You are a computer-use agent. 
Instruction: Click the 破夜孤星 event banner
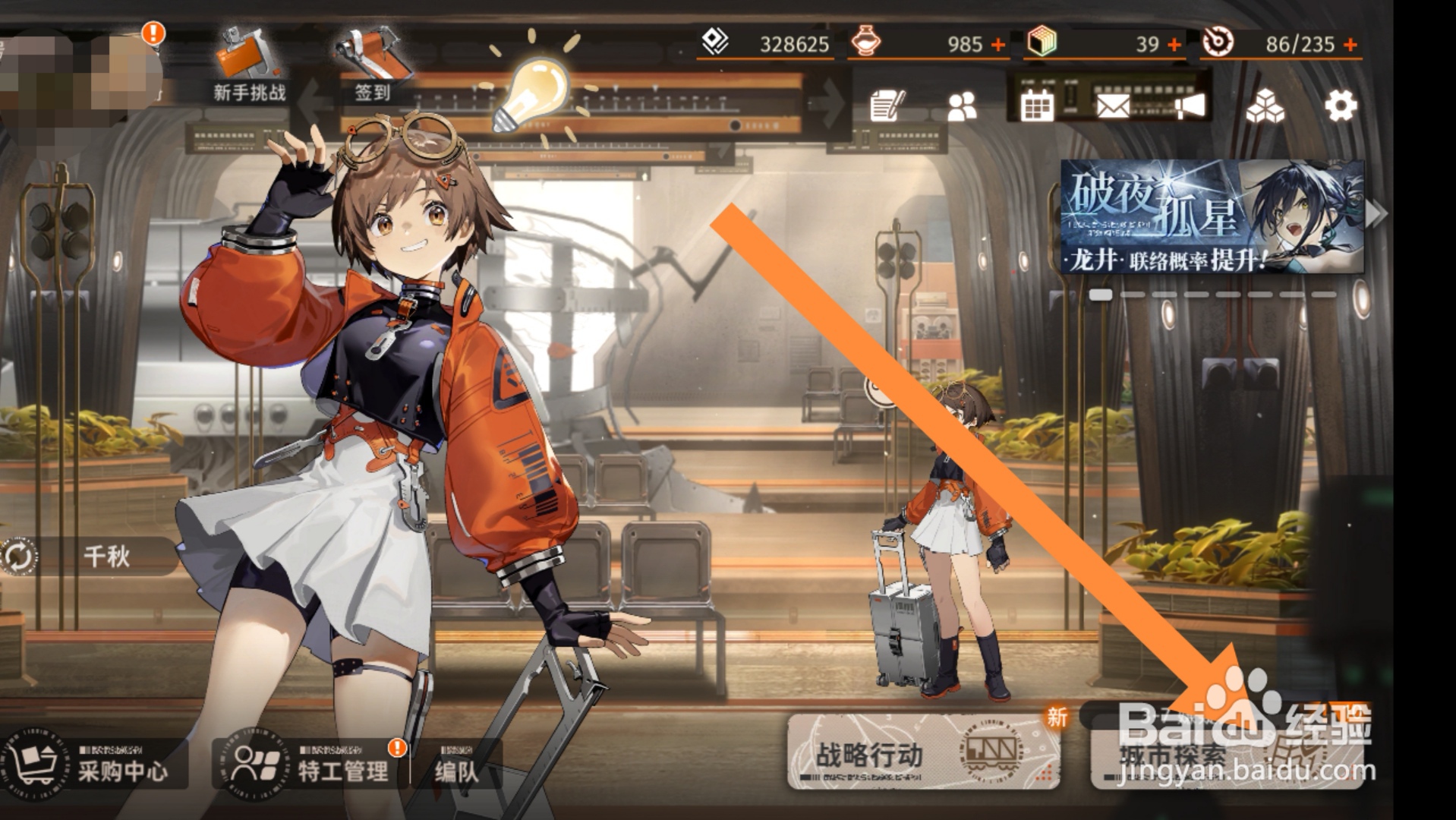point(1211,216)
